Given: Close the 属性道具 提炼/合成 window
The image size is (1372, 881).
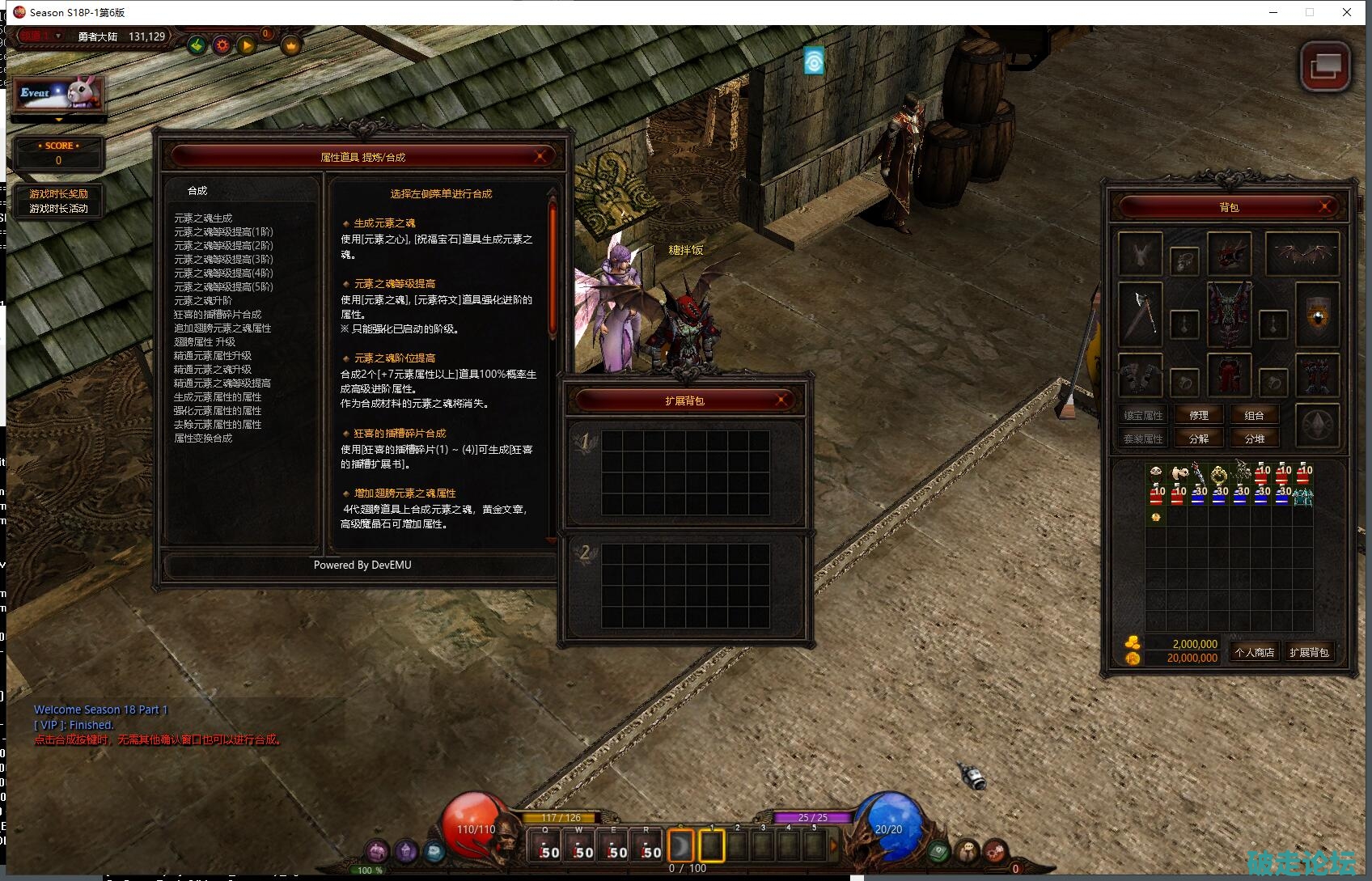Looking at the screenshot, I should pyautogui.click(x=540, y=156).
